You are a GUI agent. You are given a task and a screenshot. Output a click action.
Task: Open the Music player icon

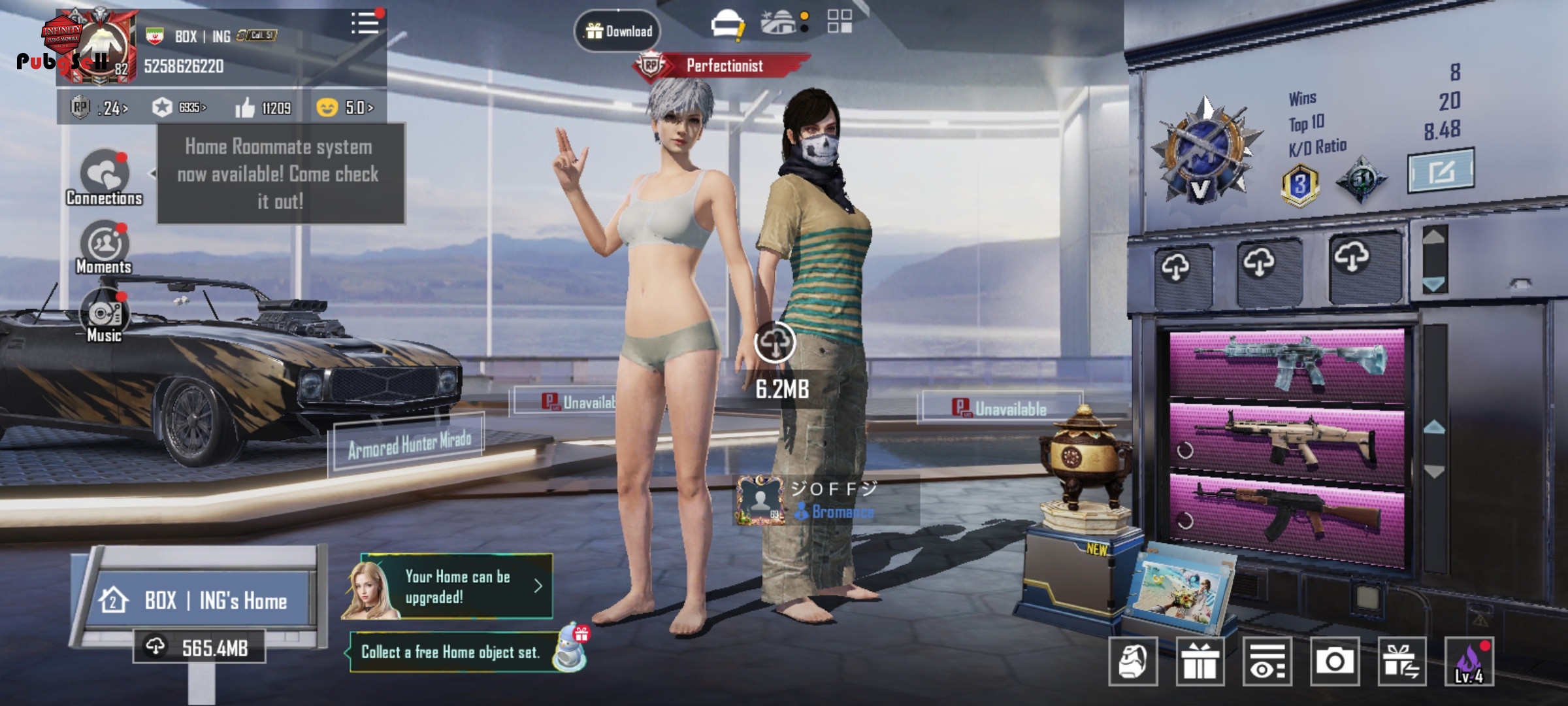[x=105, y=316]
